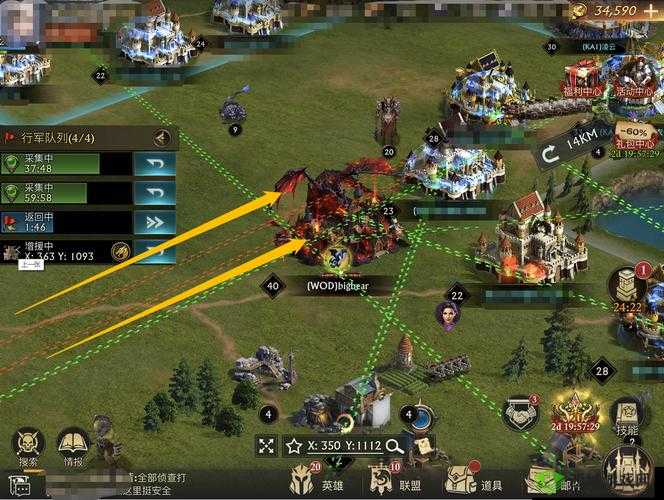
Task: Open the 情报 intelligence reports
Action: click(74, 447)
